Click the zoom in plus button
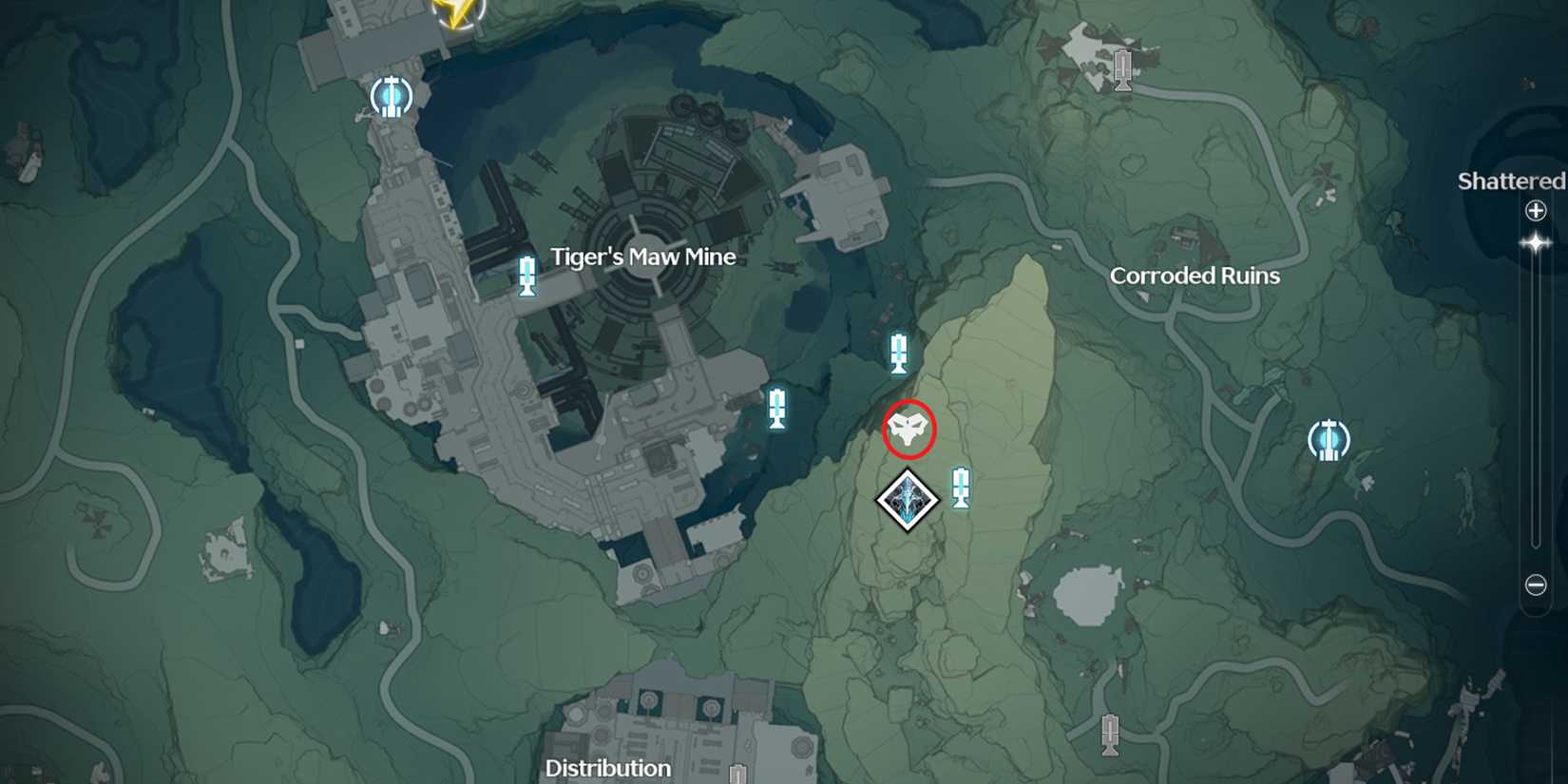This screenshot has height=784, width=1568. [1537, 211]
